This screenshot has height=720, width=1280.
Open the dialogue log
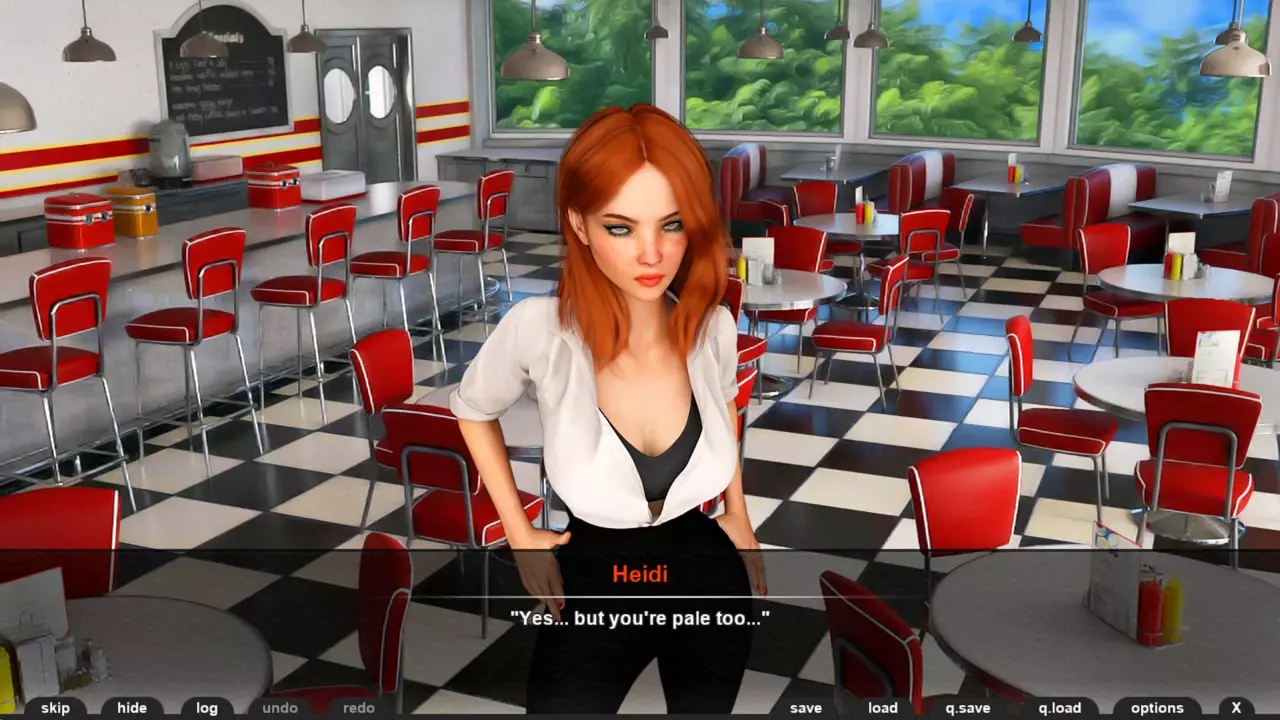(207, 708)
